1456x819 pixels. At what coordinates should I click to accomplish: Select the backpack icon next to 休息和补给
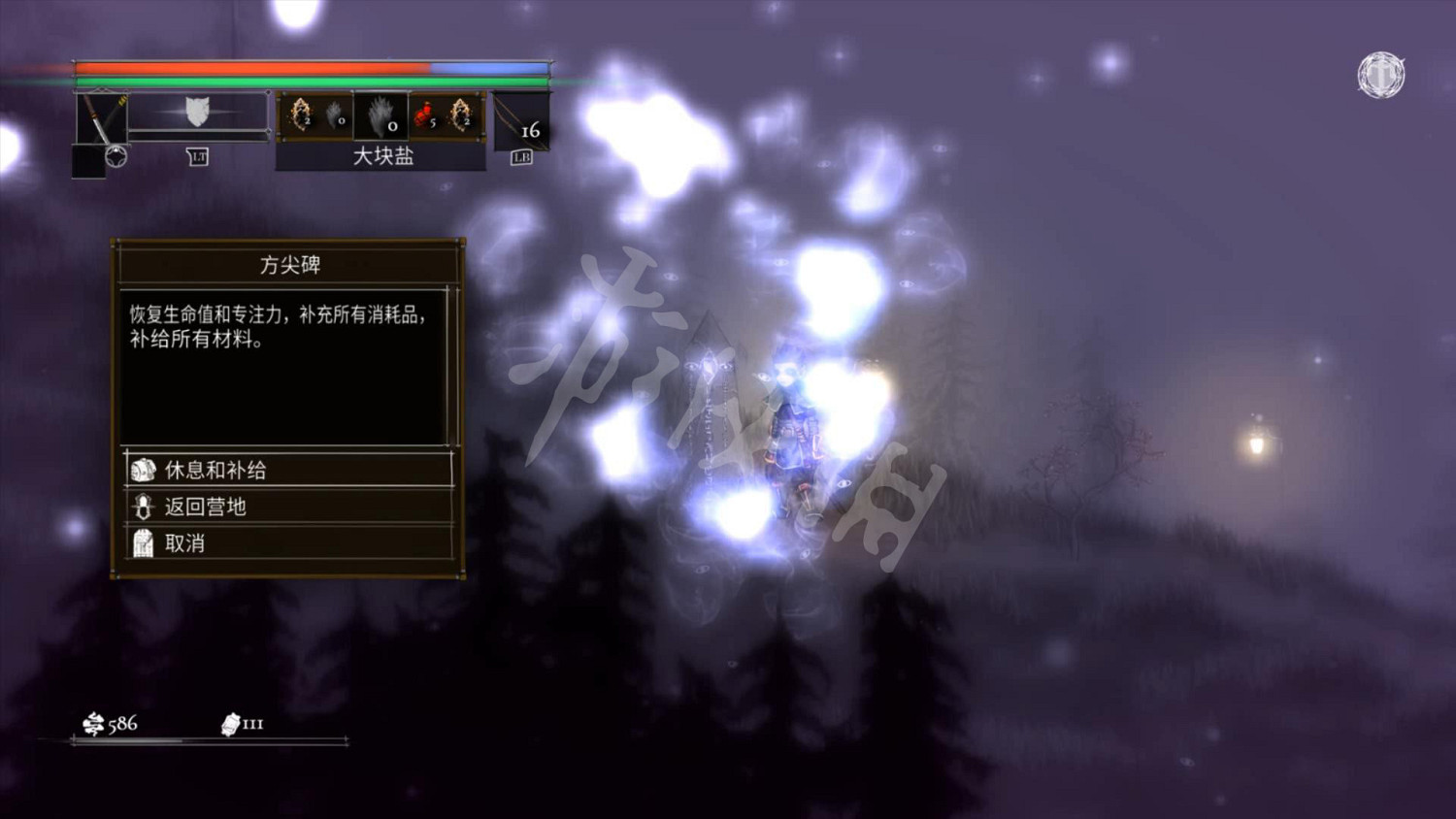pyautogui.click(x=142, y=468)
